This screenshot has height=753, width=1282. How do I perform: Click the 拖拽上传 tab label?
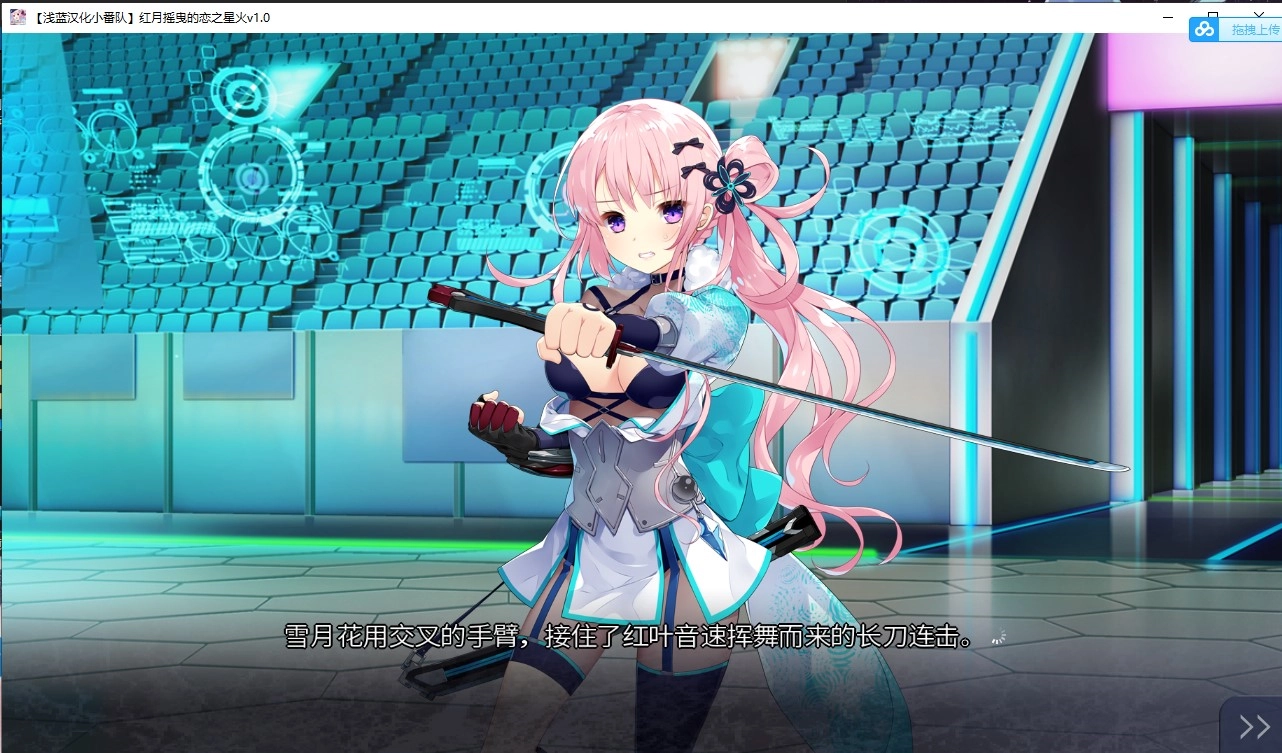point(1248,30)
